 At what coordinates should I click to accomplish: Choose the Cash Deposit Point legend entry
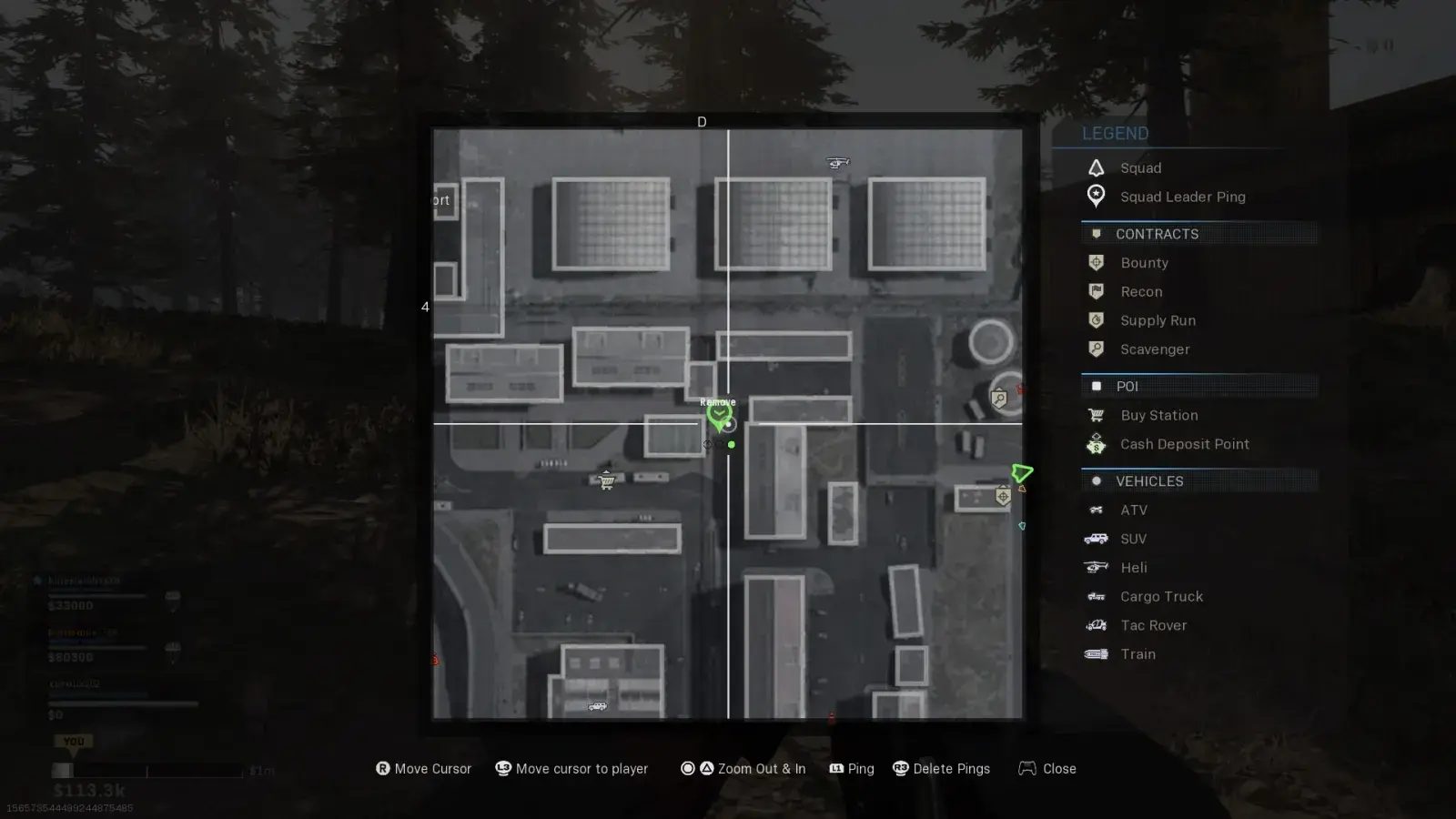coord(1184,444)
